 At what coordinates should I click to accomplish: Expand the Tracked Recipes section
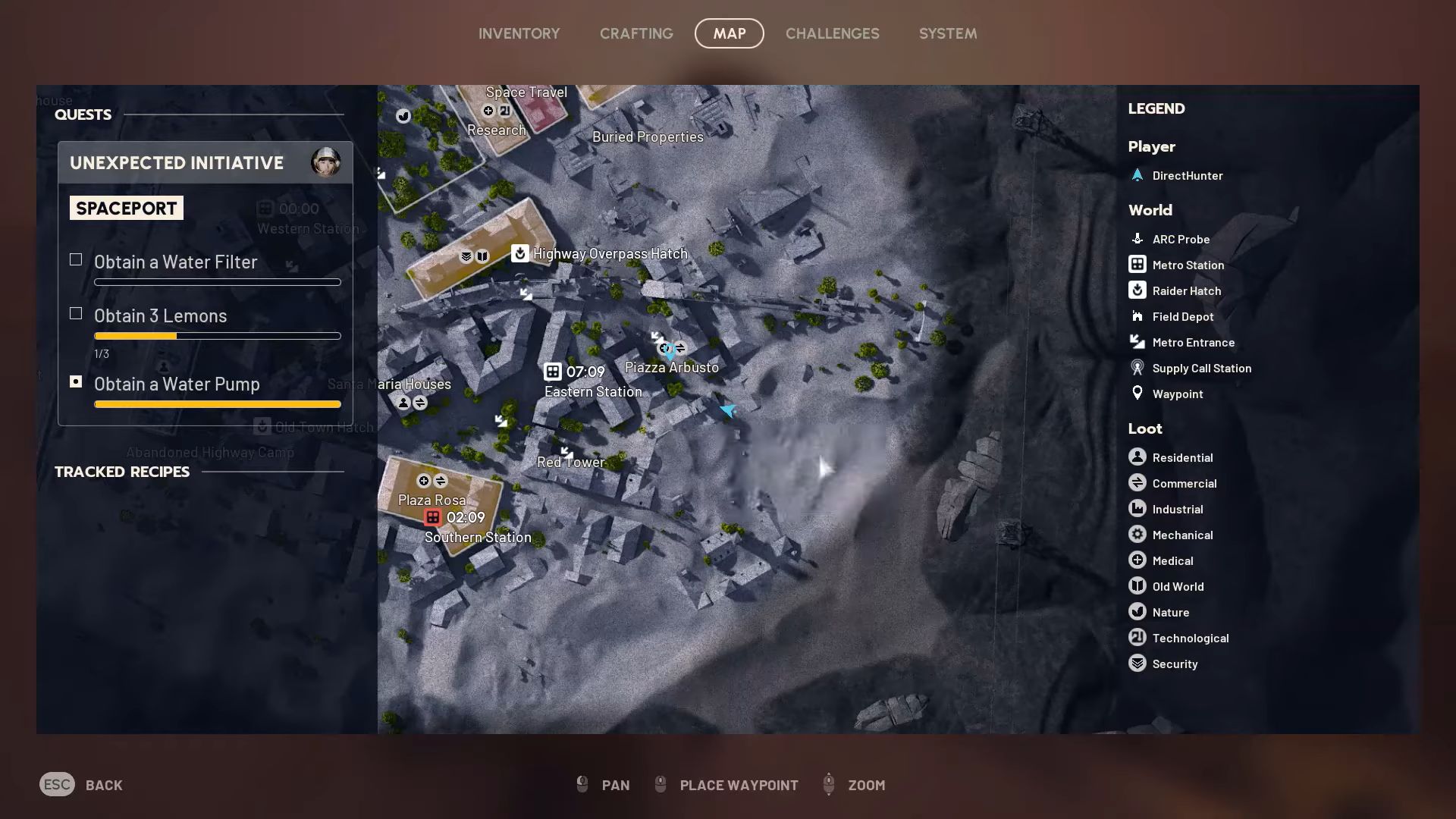coord(121,472)
